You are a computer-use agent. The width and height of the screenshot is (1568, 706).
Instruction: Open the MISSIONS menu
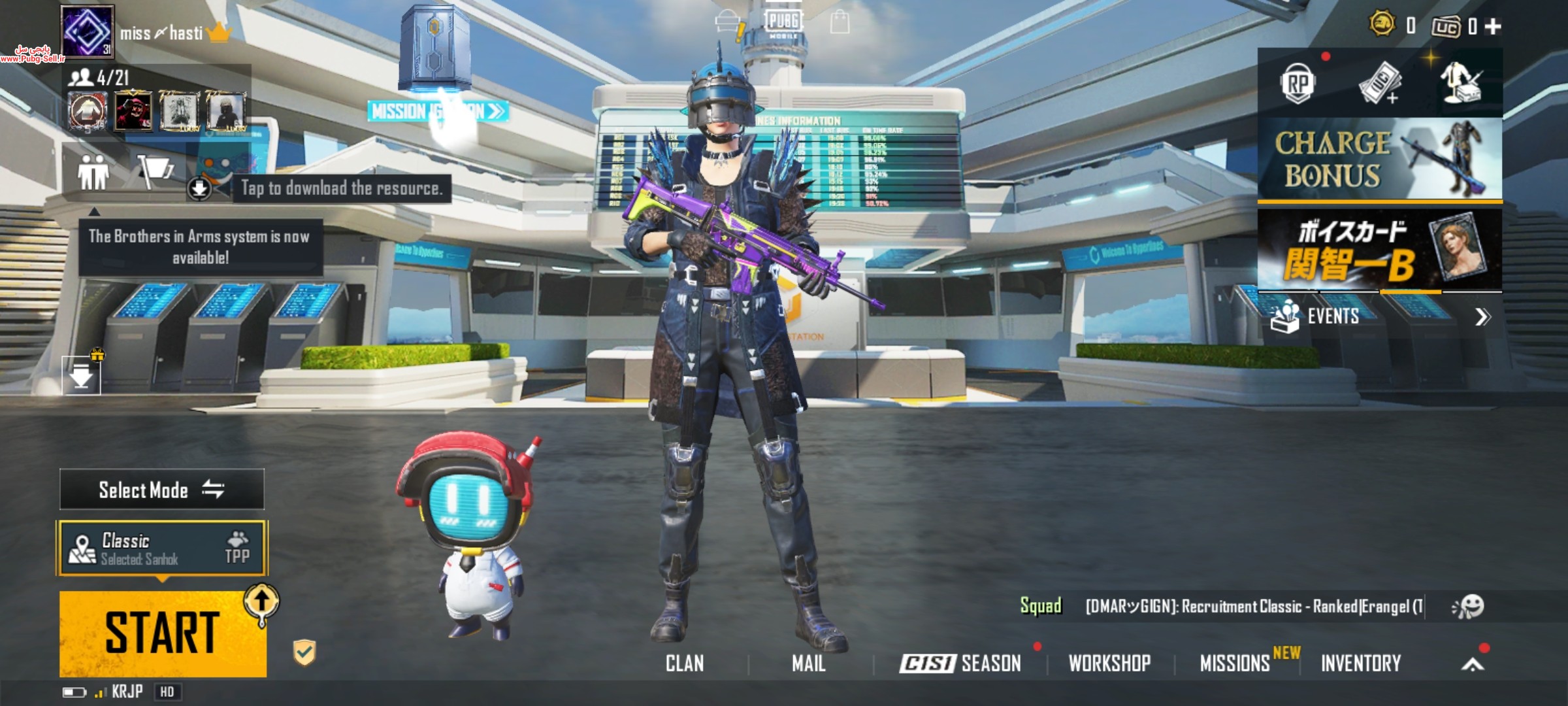pos(1235,664)
